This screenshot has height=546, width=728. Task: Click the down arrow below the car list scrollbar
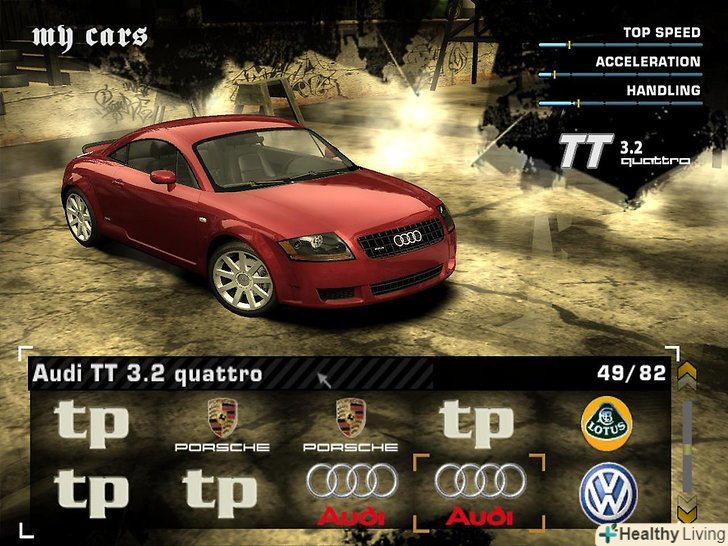pos(687,507)
